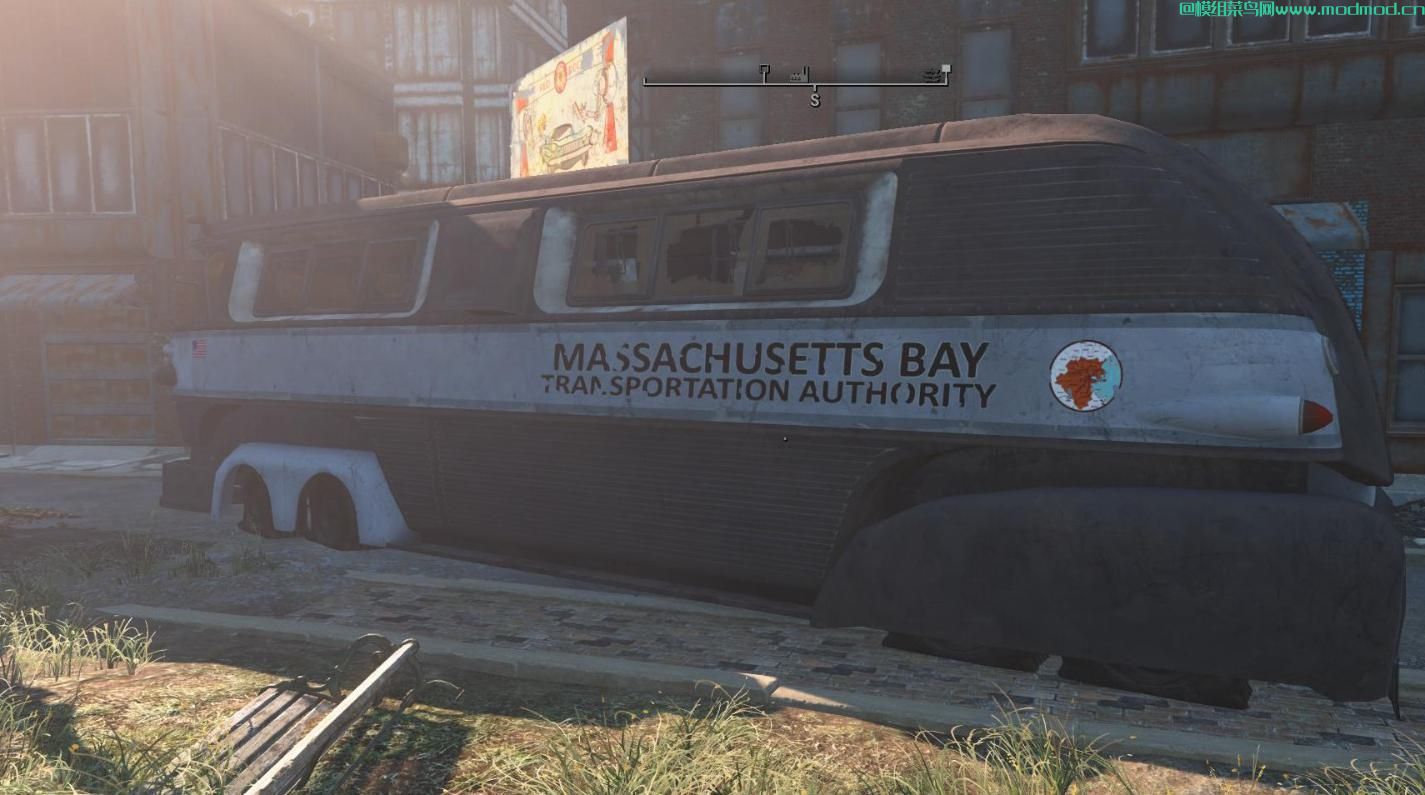Select the stacked-lines marker on the compass
Viewport: 1425px width, 795px height.
pos(932,74)
